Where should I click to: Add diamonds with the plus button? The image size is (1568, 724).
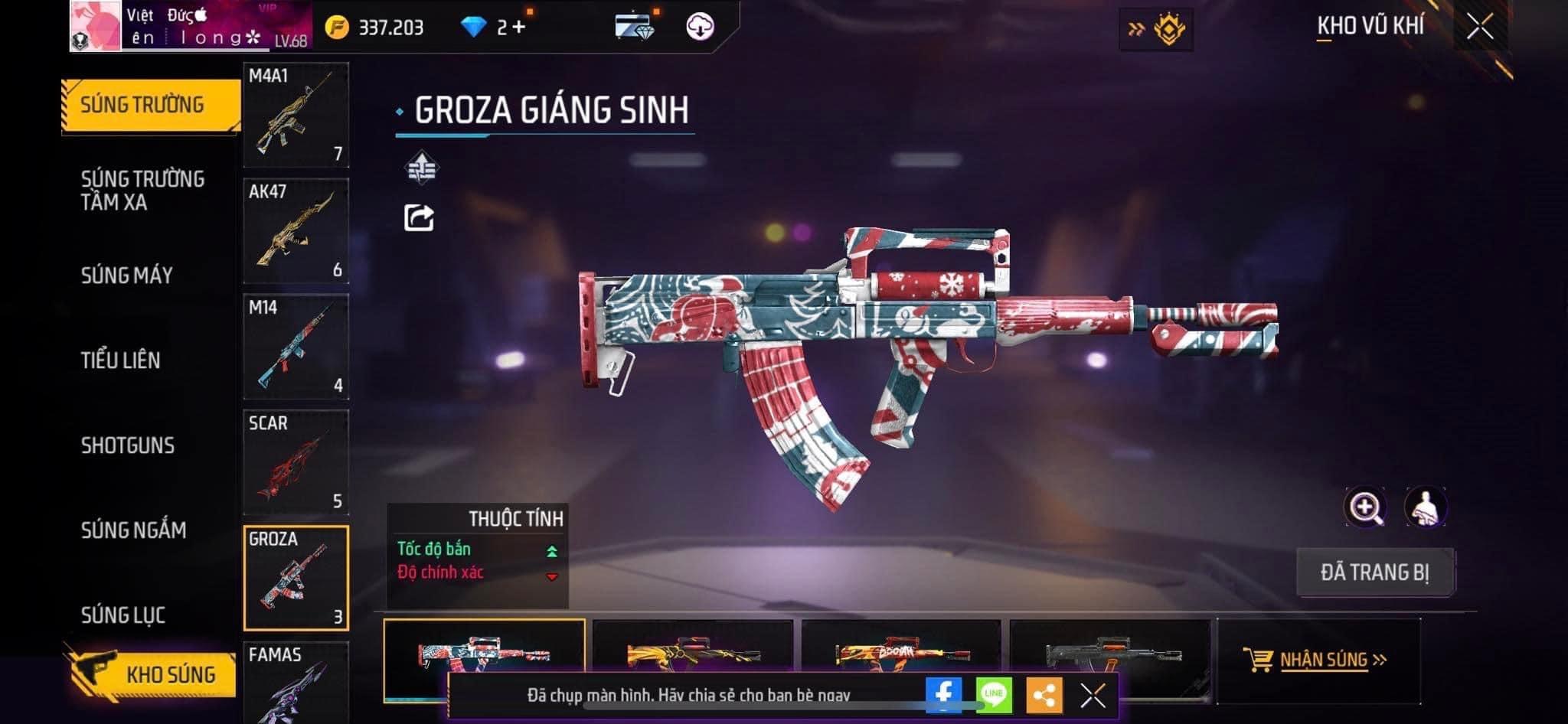tap(519, 28)
